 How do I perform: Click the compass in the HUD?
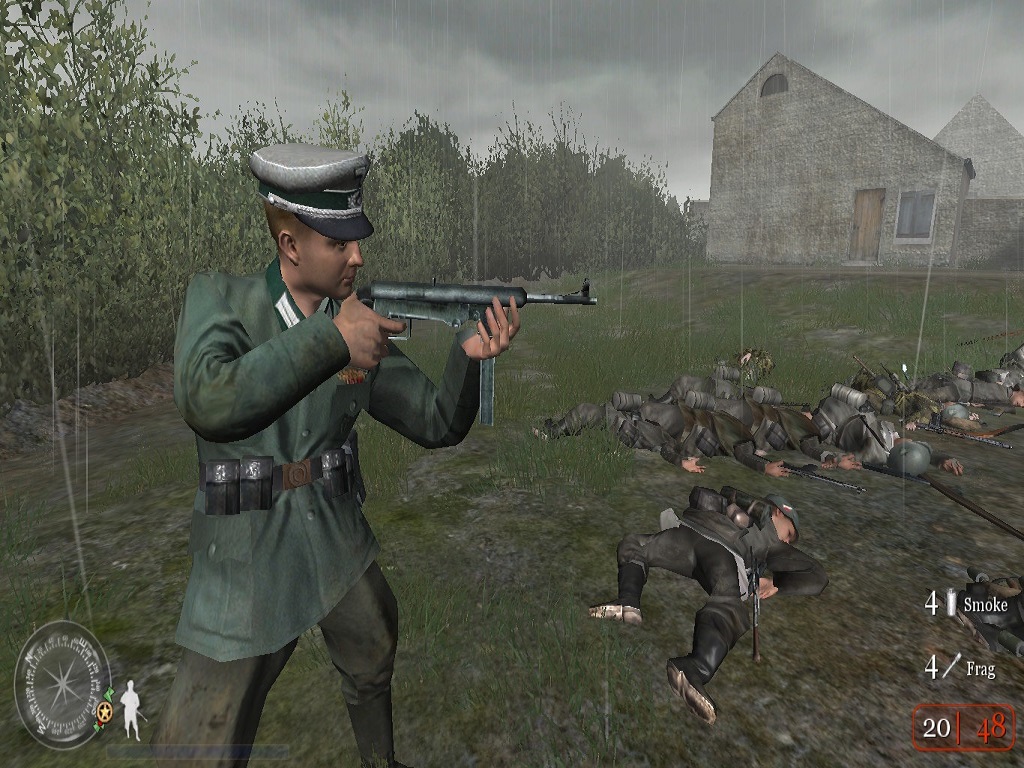click(x=62, y=684)
